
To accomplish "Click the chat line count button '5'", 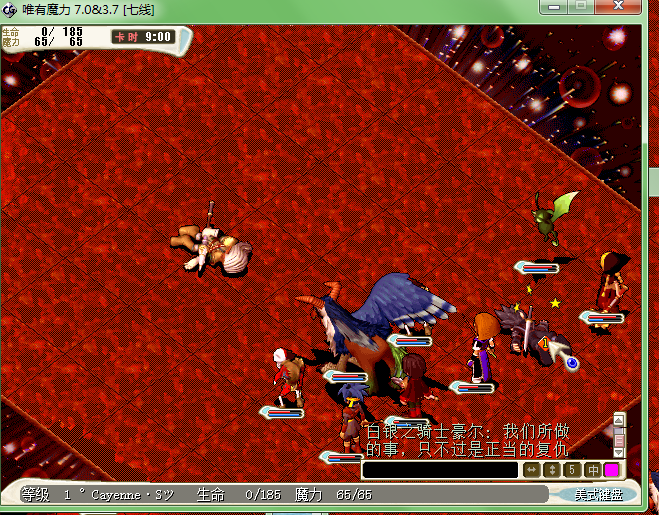I will [x=571, y=470].
